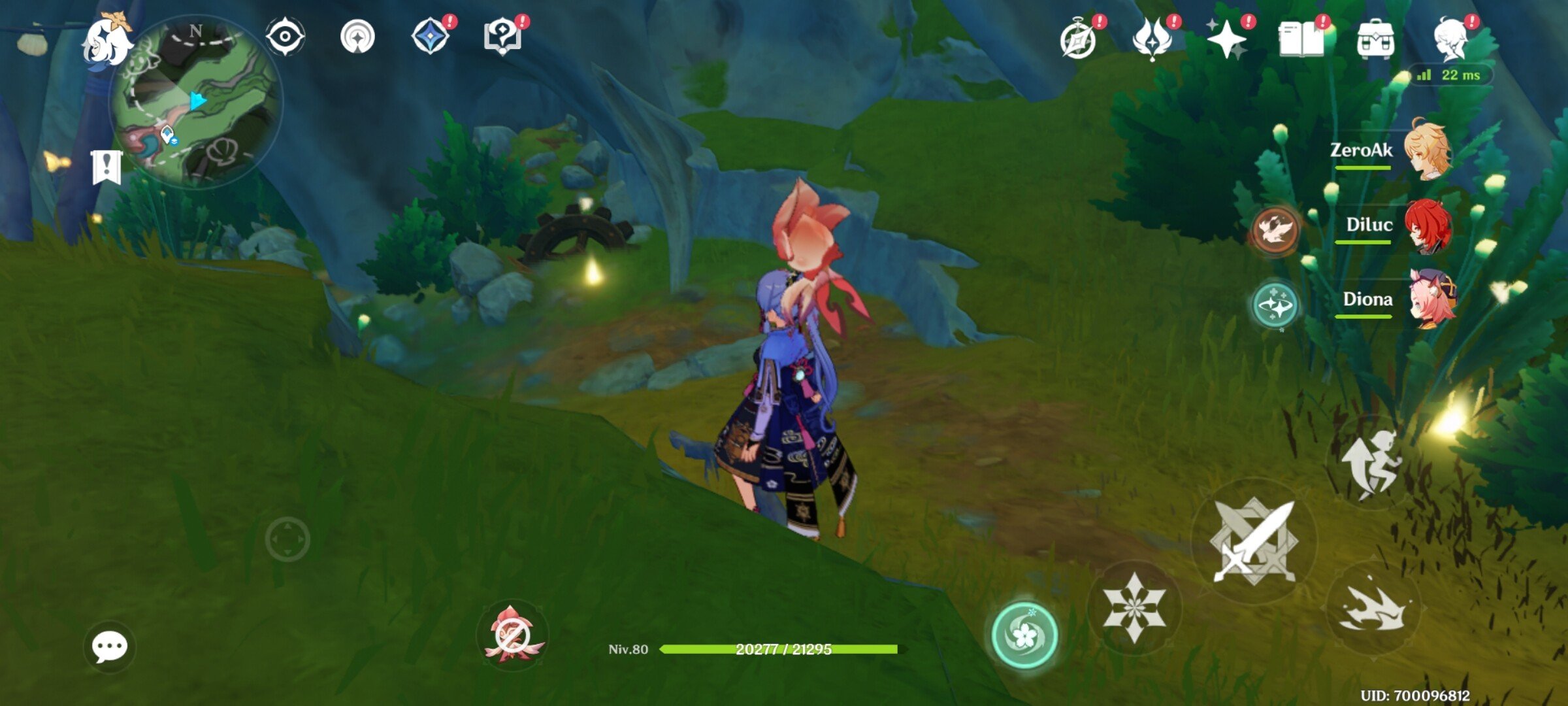The height and width of the screenshot is (706, 1568).
Task: Open the character profile menu
Action: click(x=1451, y=39)
